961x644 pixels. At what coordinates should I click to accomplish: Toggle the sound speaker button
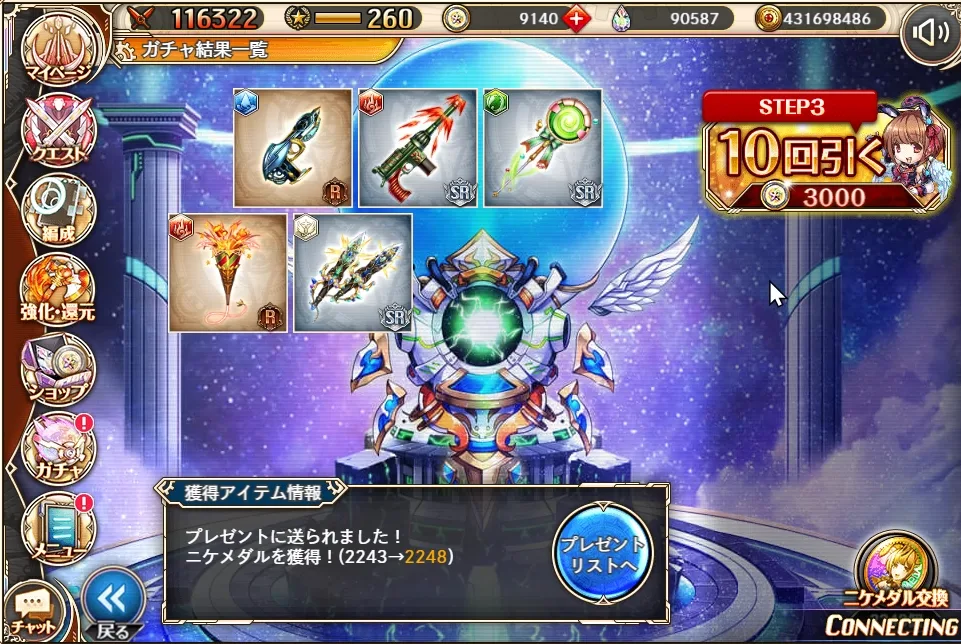point(929,33)
